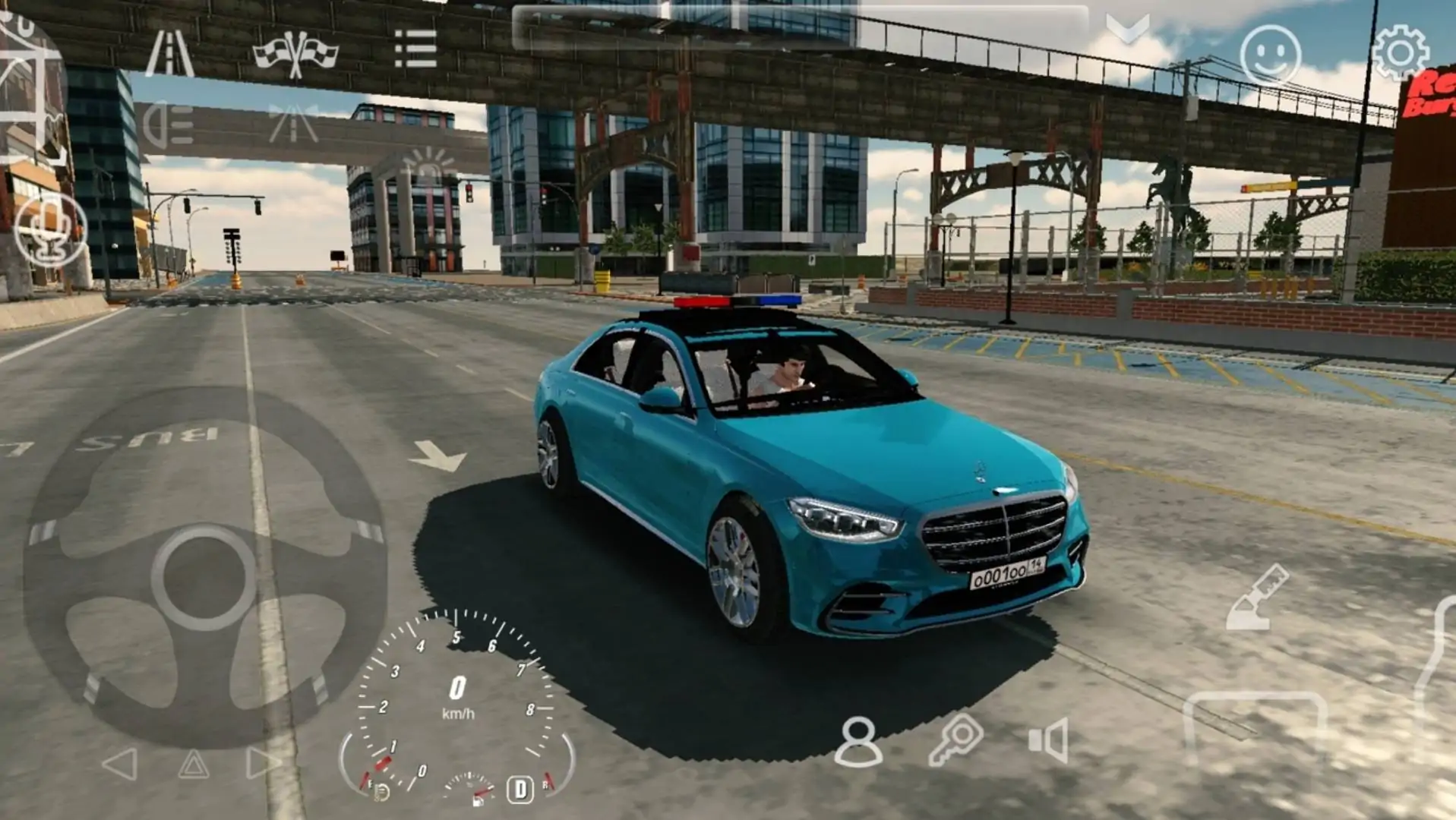Tap the crossed racing flags icon
Image resolution: width=1456 pixels, height=820 pixels.
(295, 53)
